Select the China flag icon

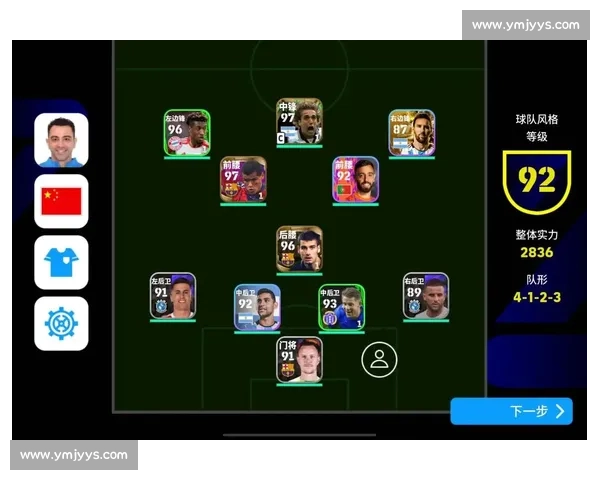pos(61,201)
